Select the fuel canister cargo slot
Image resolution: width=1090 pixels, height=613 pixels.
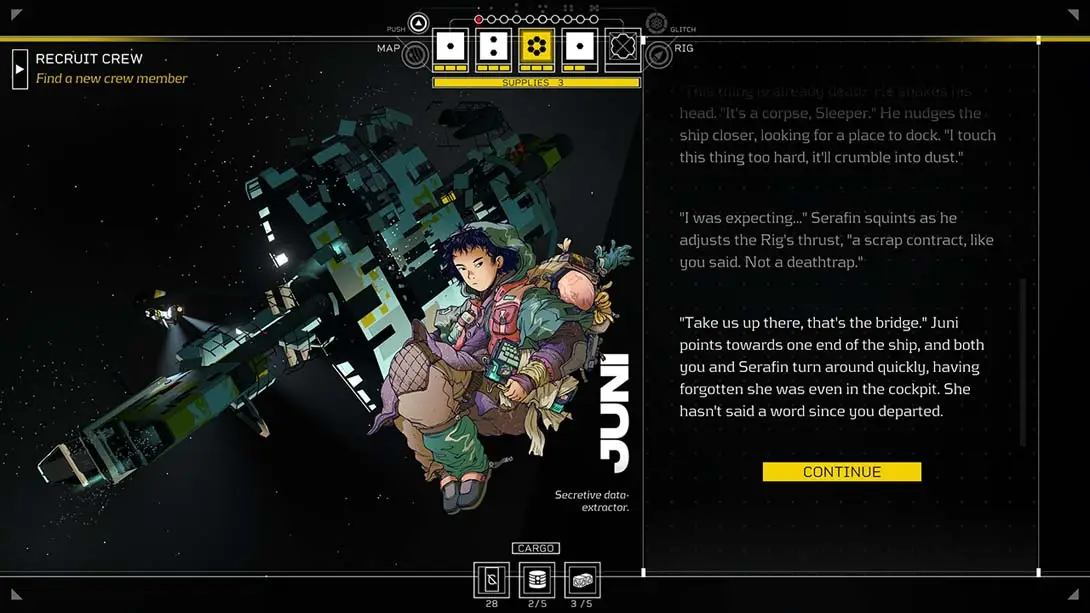[537, 580]
